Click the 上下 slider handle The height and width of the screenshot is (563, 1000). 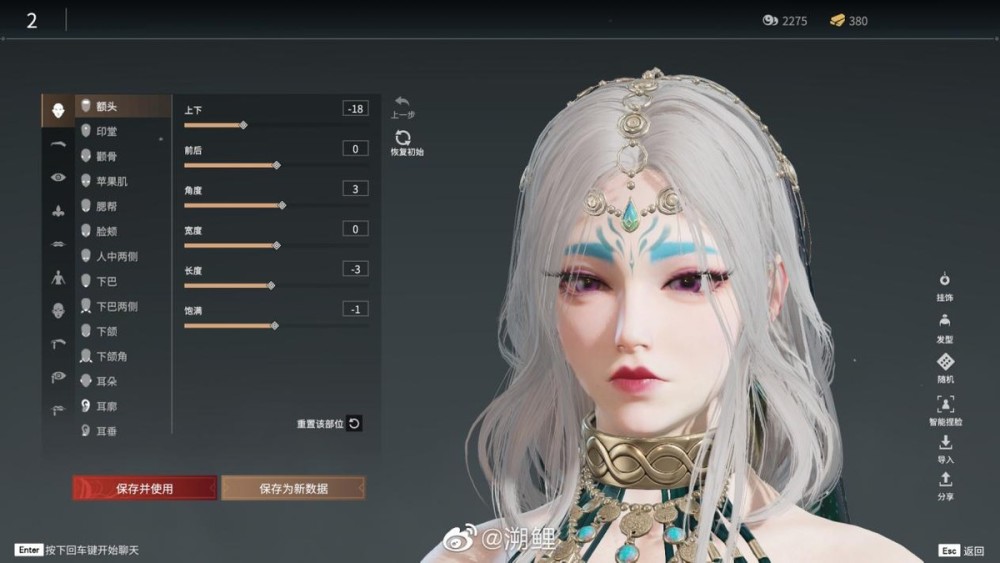(243, 125)
